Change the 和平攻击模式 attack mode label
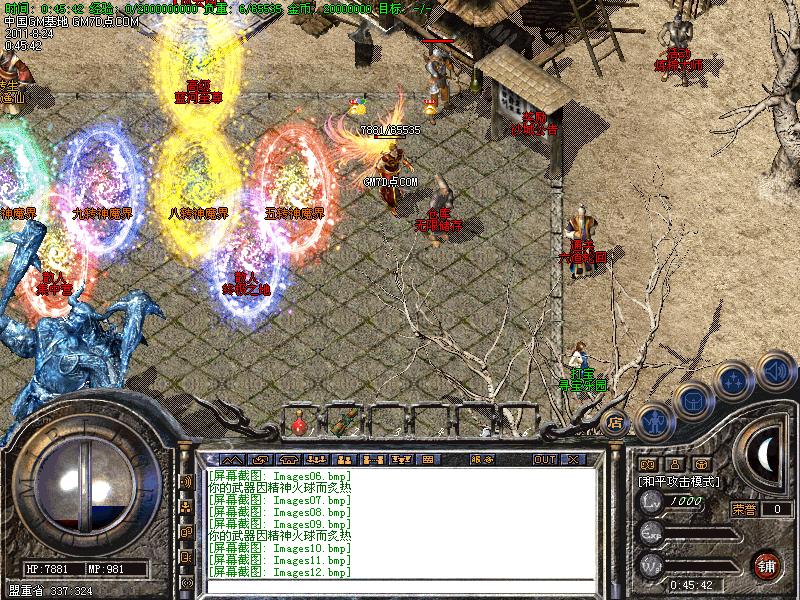 click(680, 482)
